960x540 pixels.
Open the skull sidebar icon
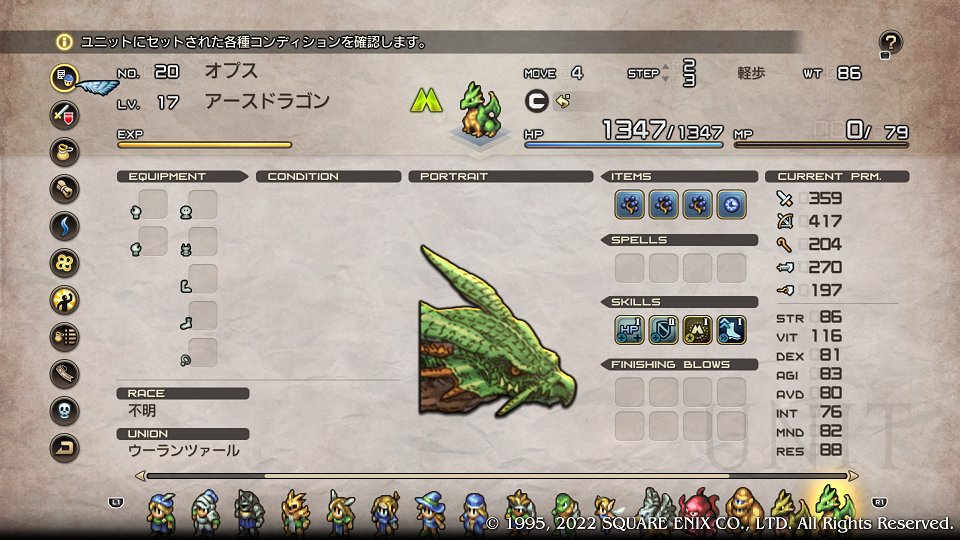click(65, 410)
